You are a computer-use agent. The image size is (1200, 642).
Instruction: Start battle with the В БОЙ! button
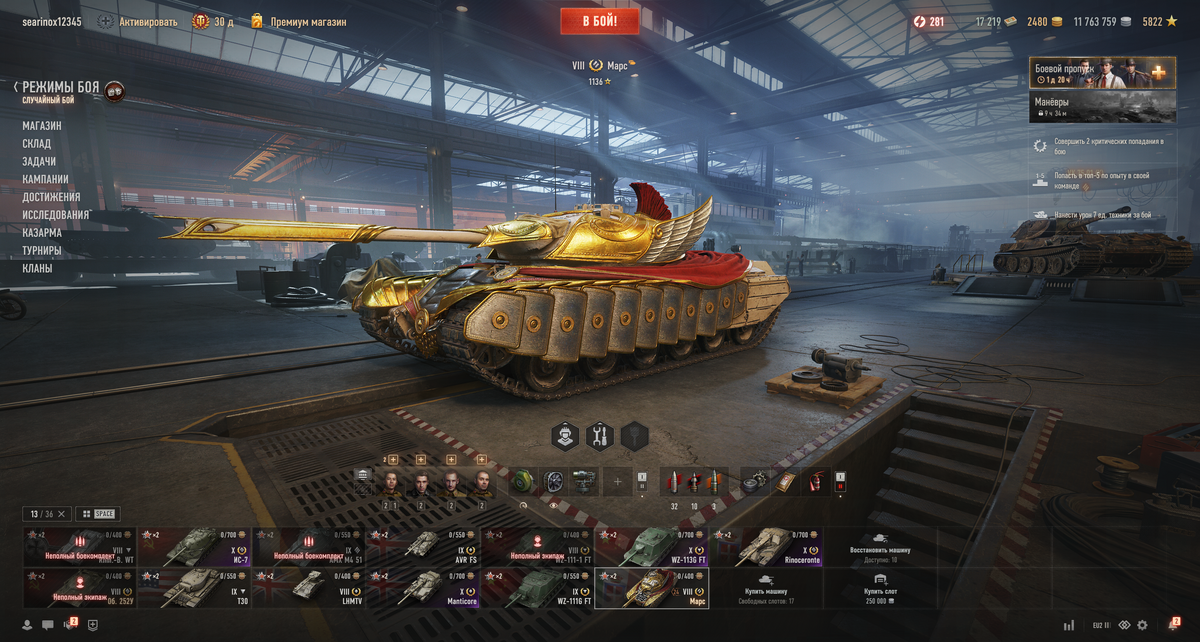[599, 21]
